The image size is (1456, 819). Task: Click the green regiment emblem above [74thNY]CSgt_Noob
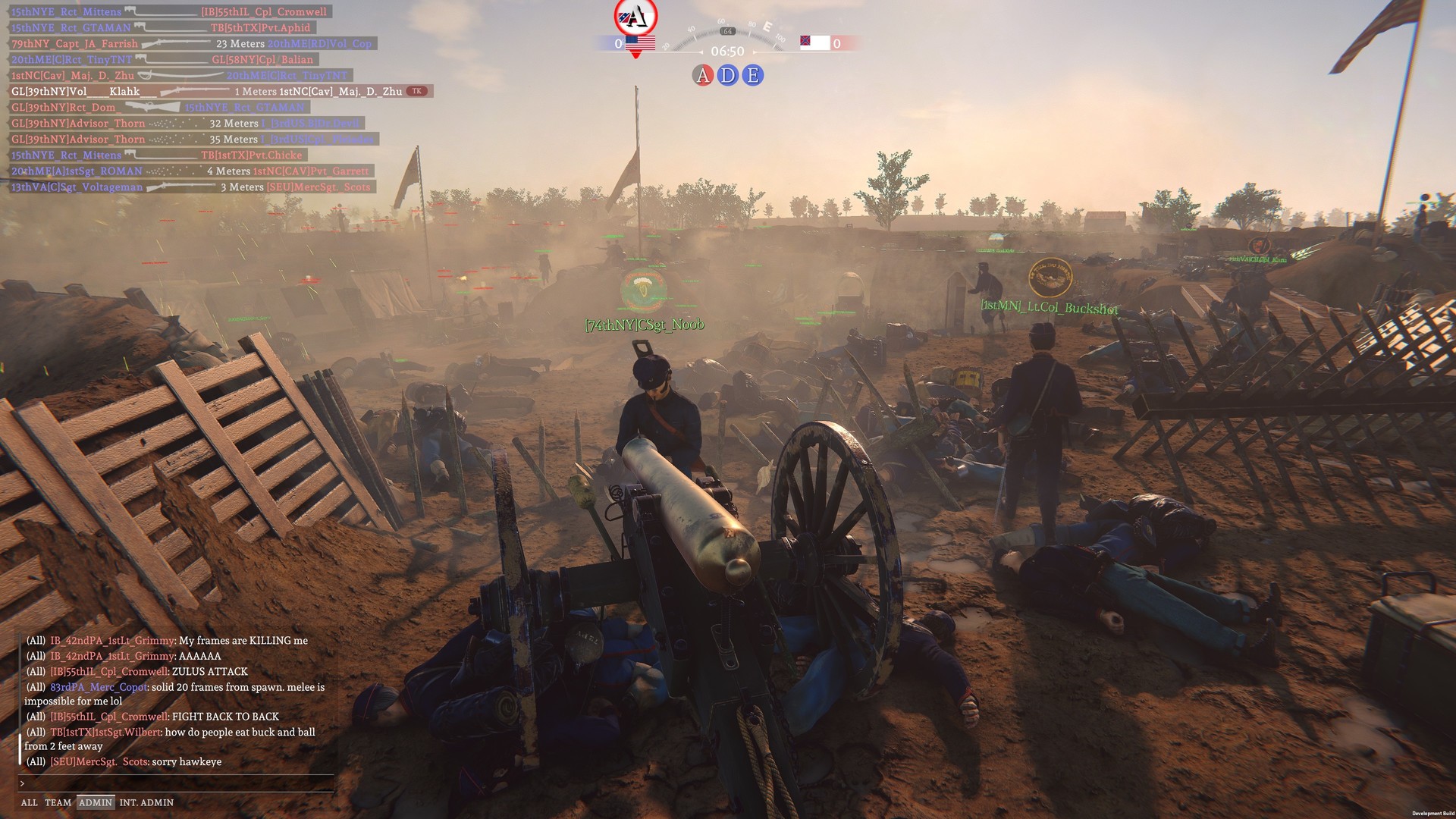[x=641, y=290]
